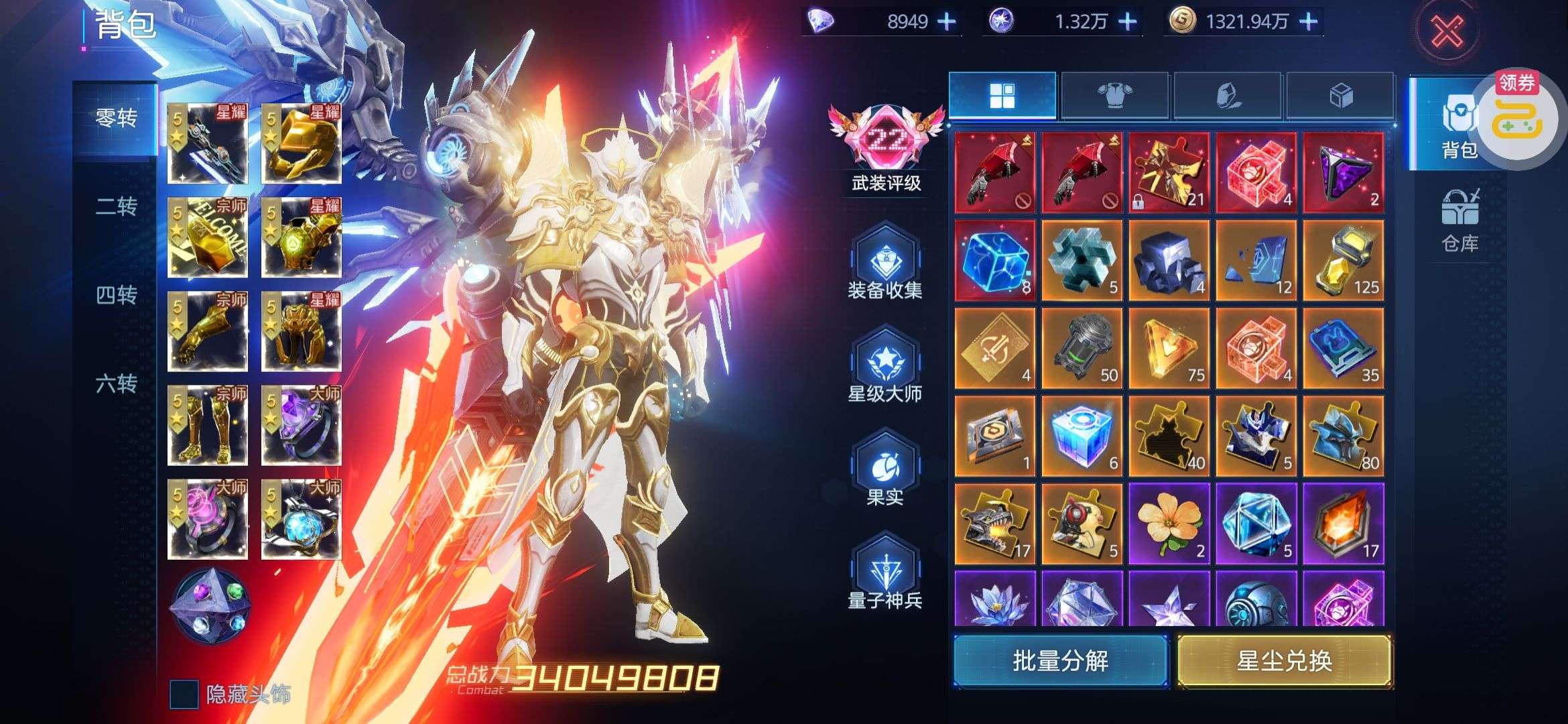1568x724 pixels.
Task: Select the equipped golden helmet slot
Action: (x=302, y=143)
